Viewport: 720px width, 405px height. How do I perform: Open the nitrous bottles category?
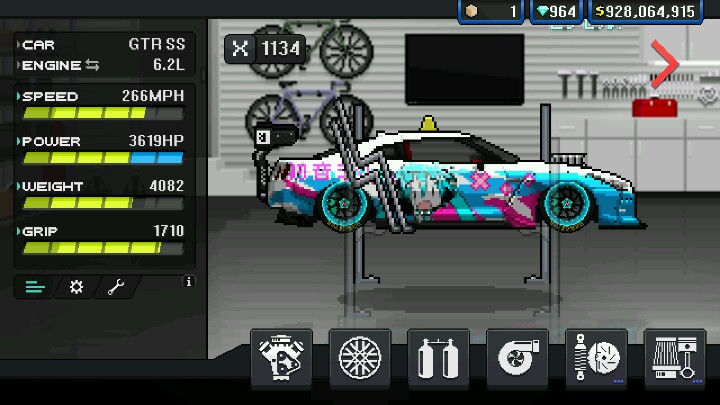pyautogui.click(x=439, y=357)
